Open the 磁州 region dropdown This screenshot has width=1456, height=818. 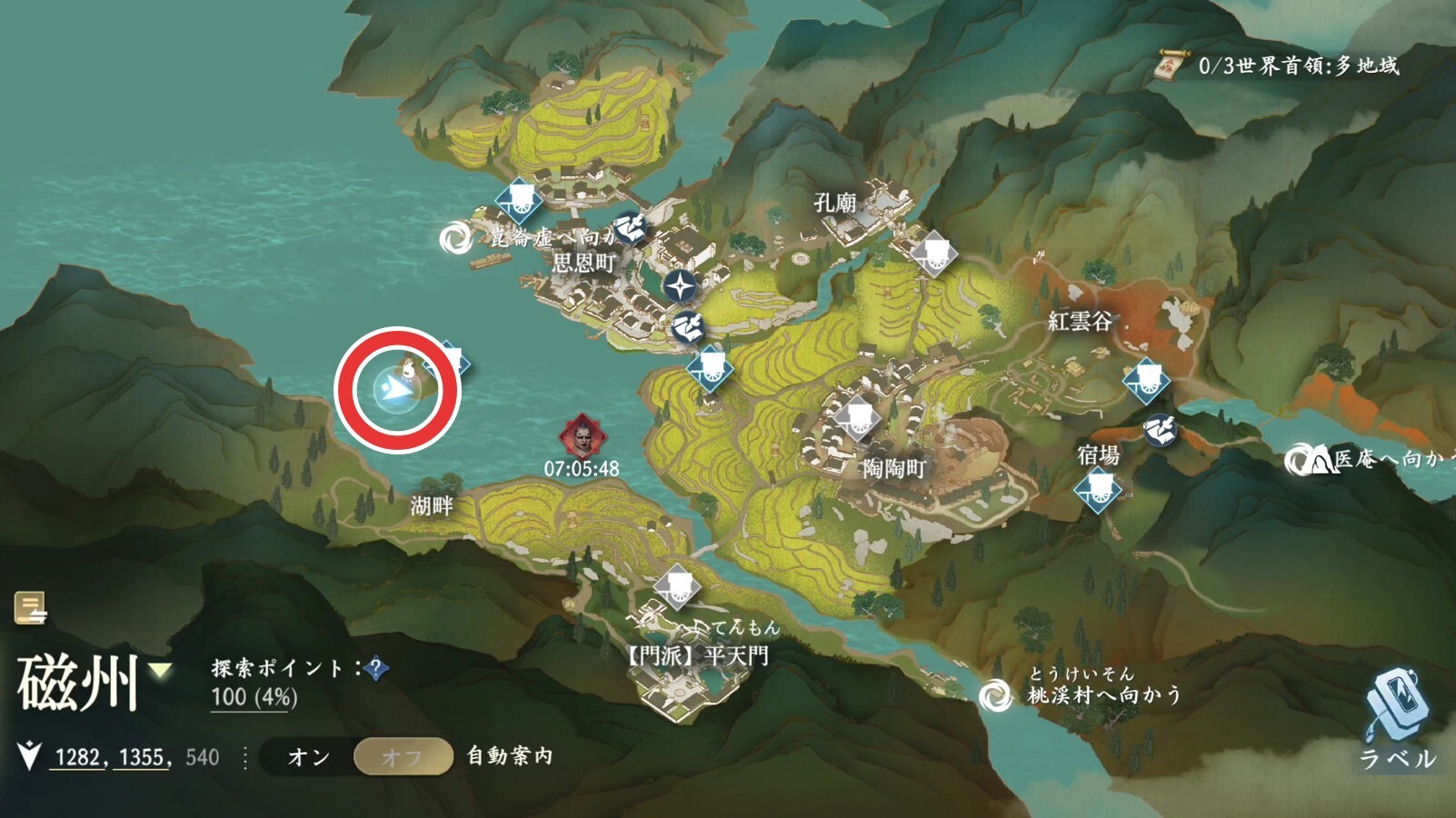tap(161, 671)
